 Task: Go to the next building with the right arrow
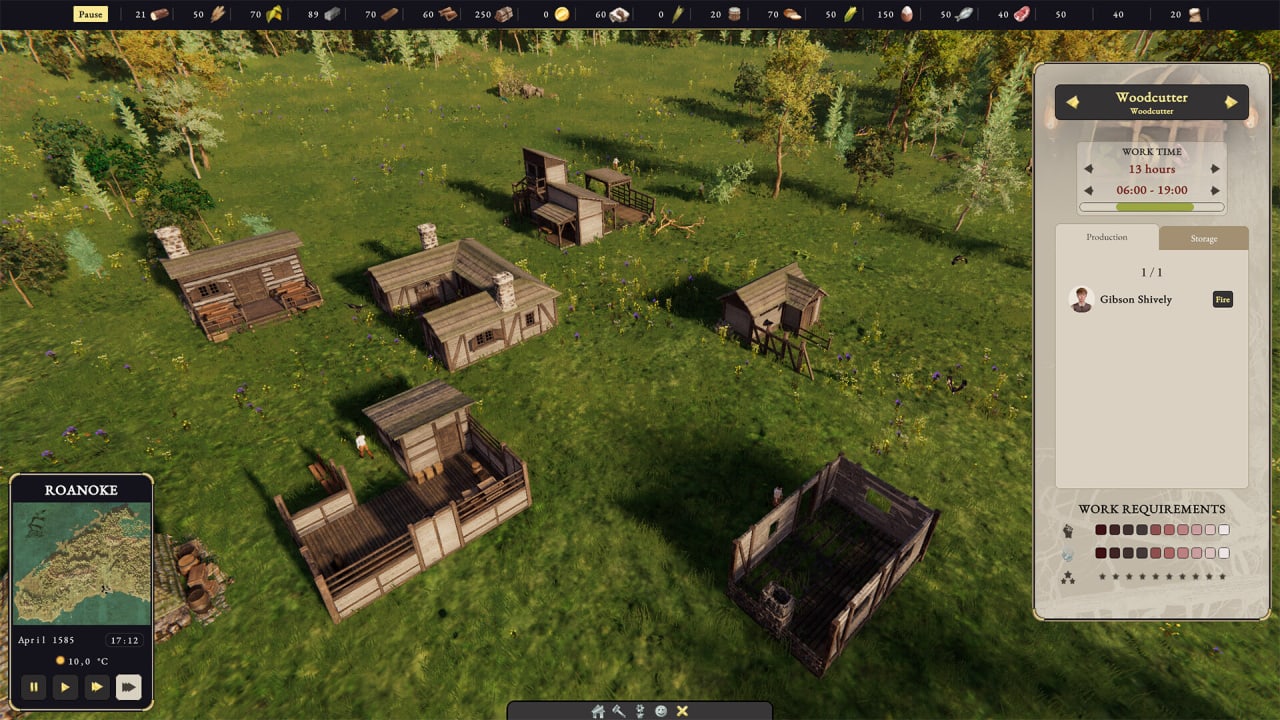tap(1231, 102)
